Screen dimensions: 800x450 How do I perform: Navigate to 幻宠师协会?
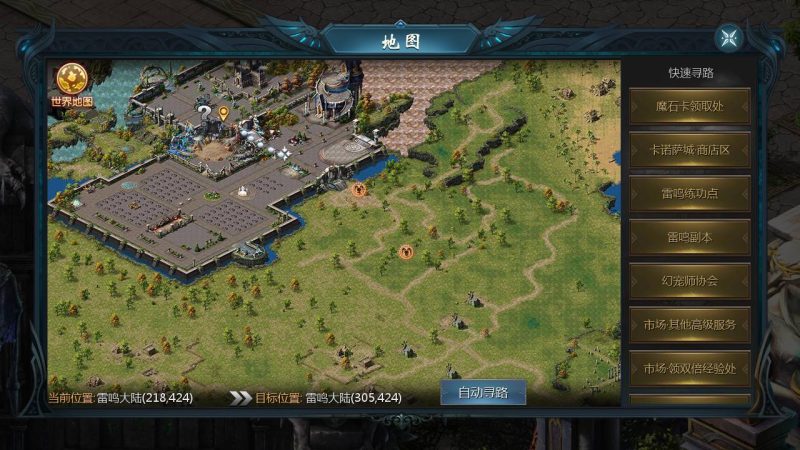(689, 280)
